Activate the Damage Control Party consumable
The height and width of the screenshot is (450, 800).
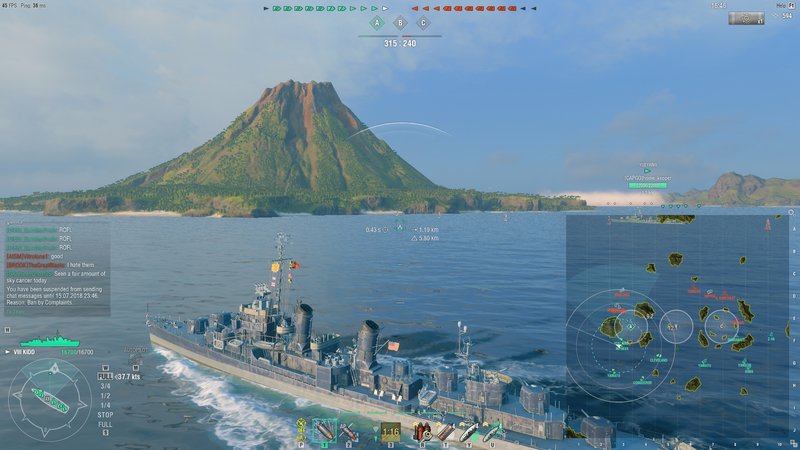point(422,432)
